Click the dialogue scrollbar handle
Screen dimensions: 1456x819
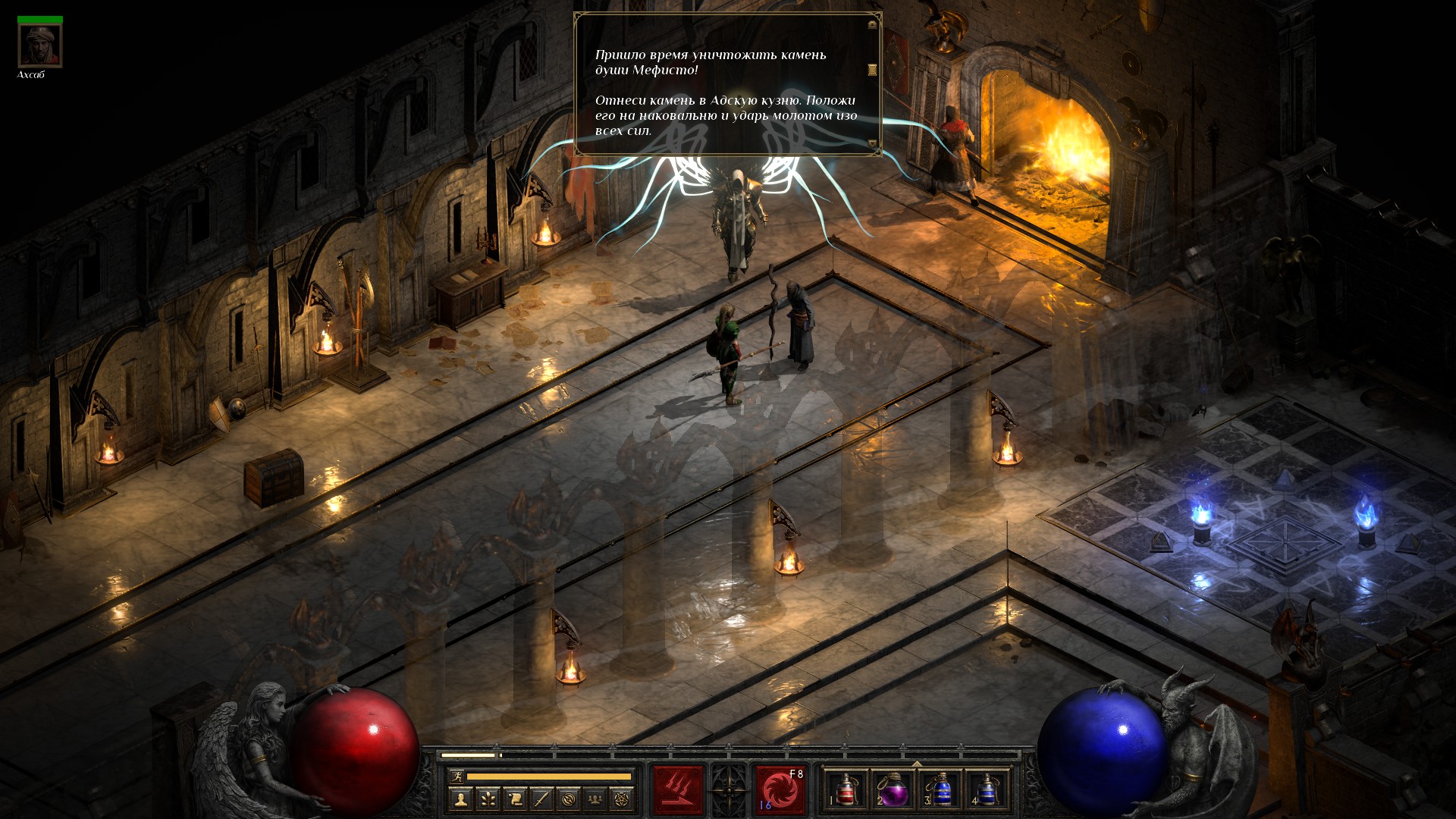[872, 70]
